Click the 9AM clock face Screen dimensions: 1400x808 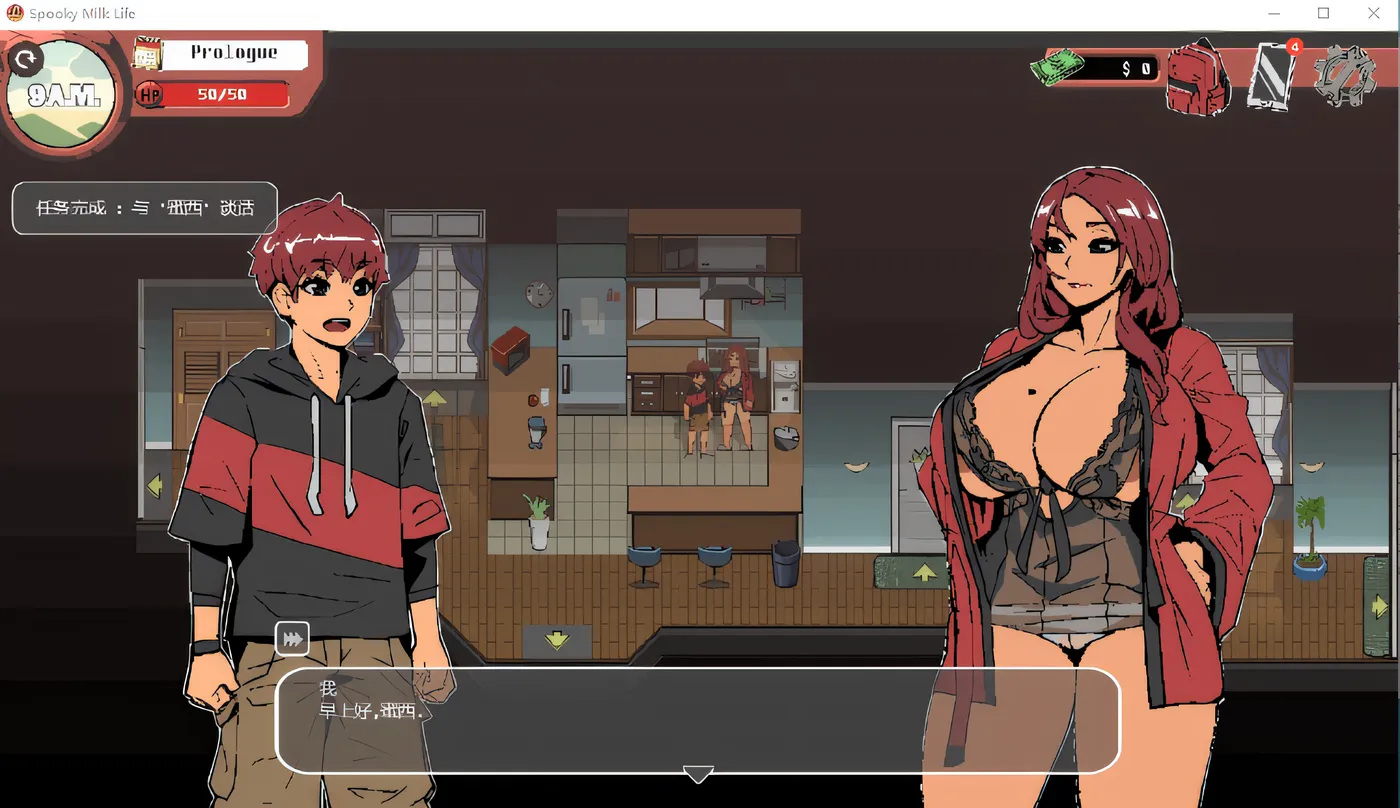click(62, 95)
